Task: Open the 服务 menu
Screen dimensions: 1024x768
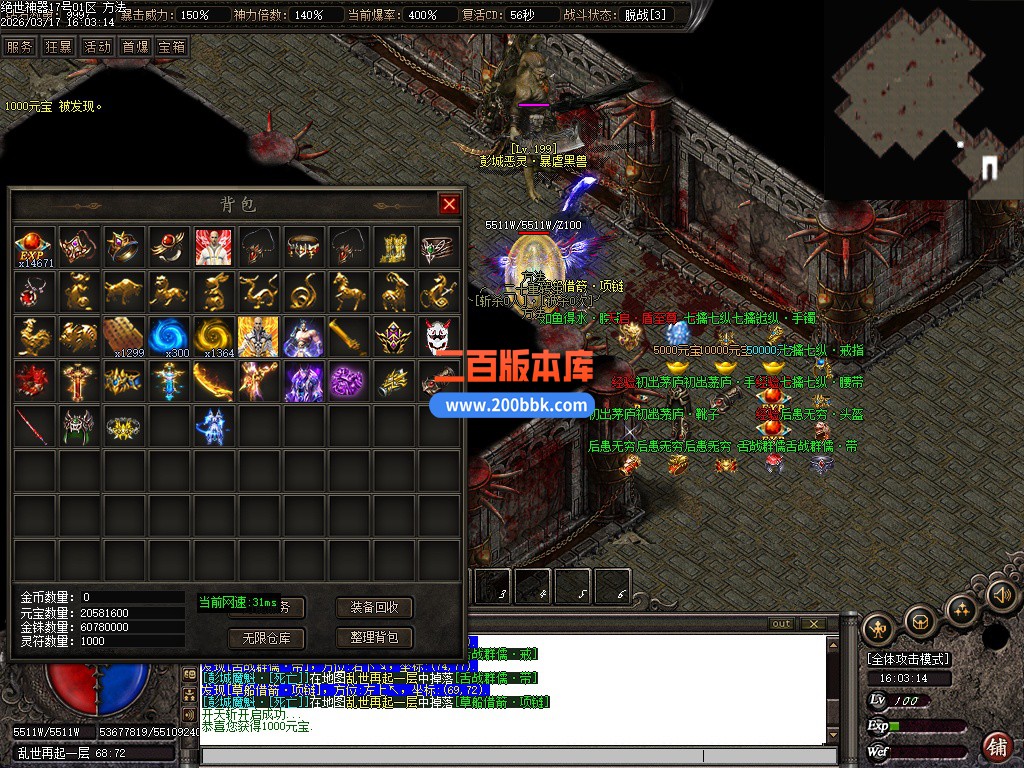Action: pyautogui.click(x=19, y=46)
